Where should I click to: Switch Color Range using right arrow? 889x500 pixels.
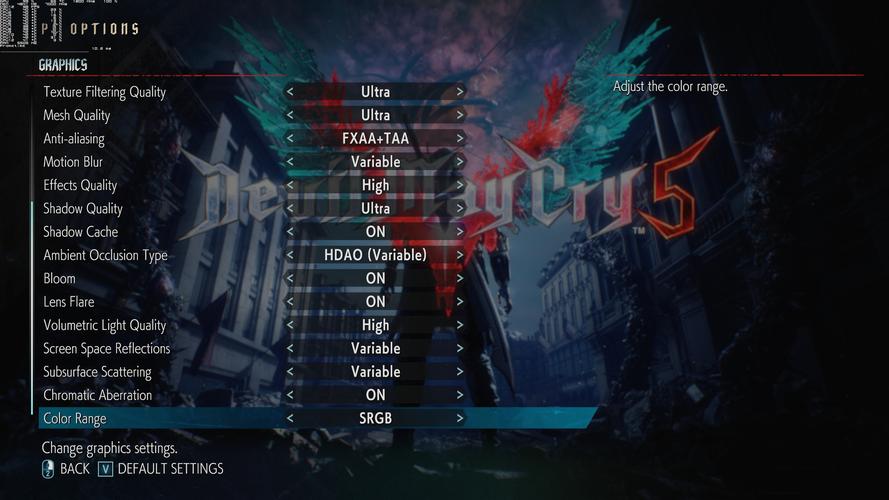coord(460,419)
